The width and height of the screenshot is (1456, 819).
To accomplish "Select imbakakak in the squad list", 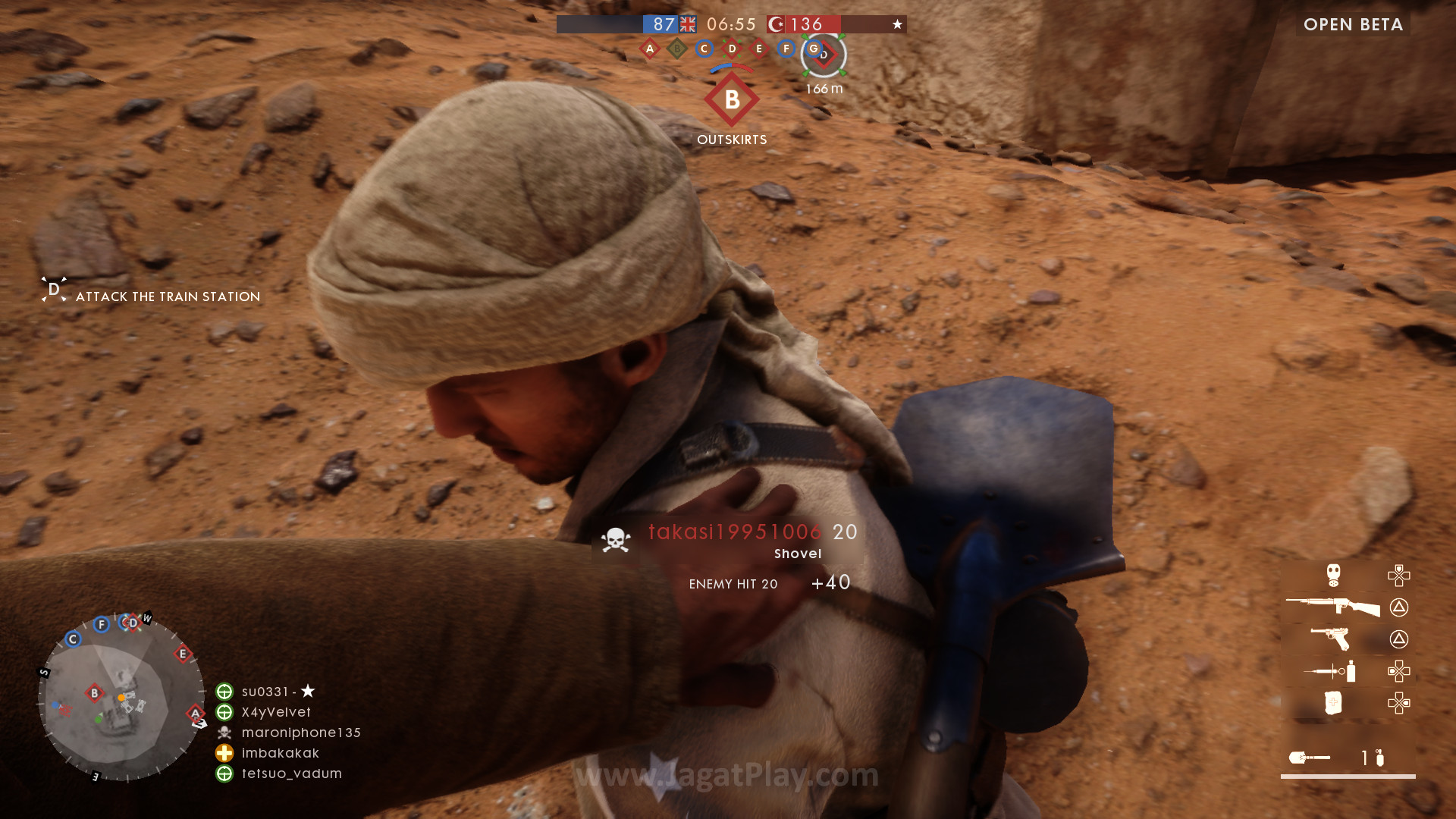I will (280, 753).
